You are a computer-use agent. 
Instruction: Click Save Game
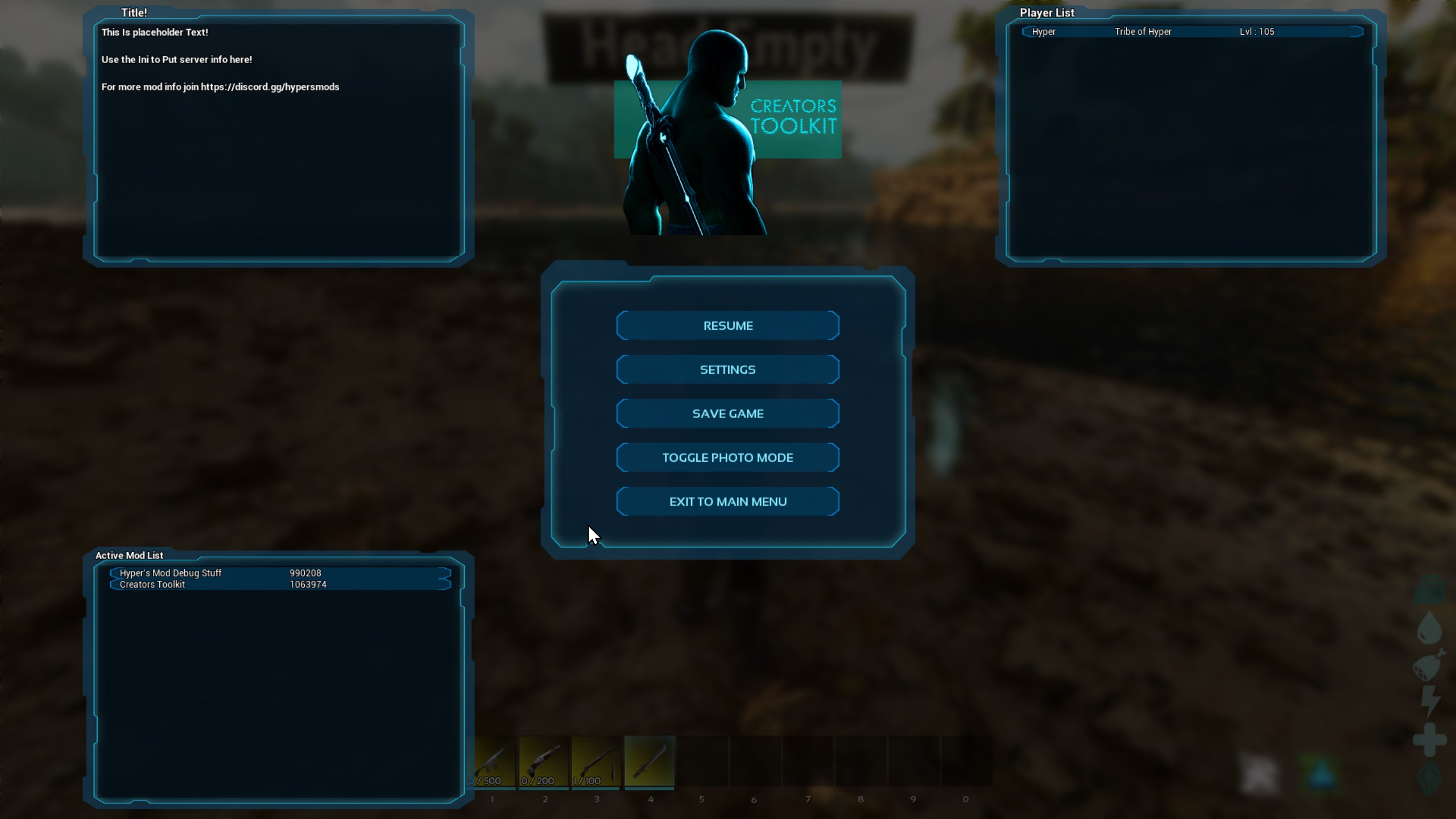728,413
